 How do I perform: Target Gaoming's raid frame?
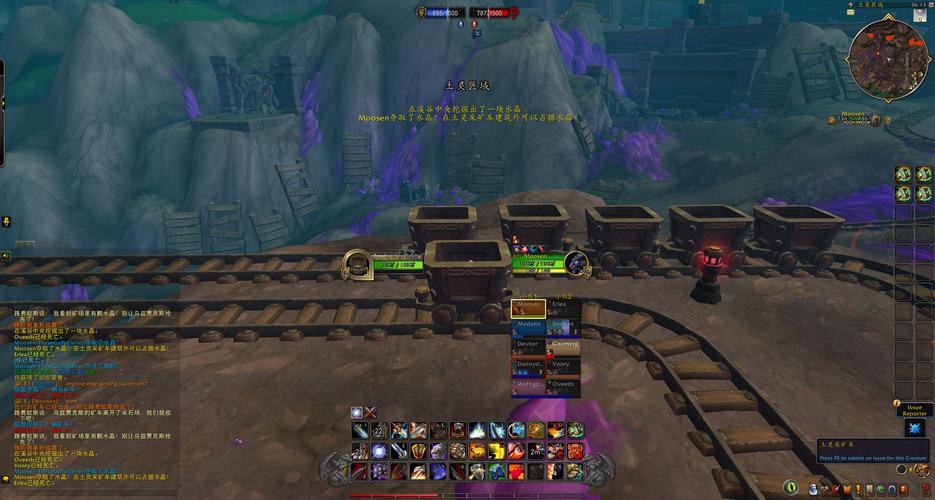pos(563,347)
